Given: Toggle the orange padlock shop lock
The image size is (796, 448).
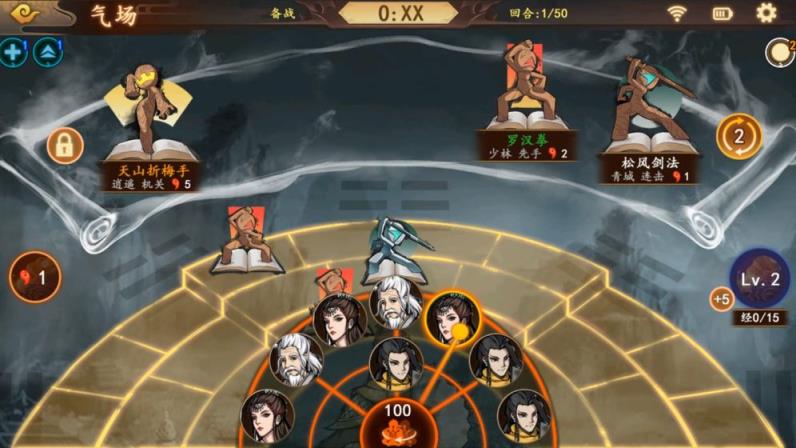Looking at the screenshot, I should (64, 146).
